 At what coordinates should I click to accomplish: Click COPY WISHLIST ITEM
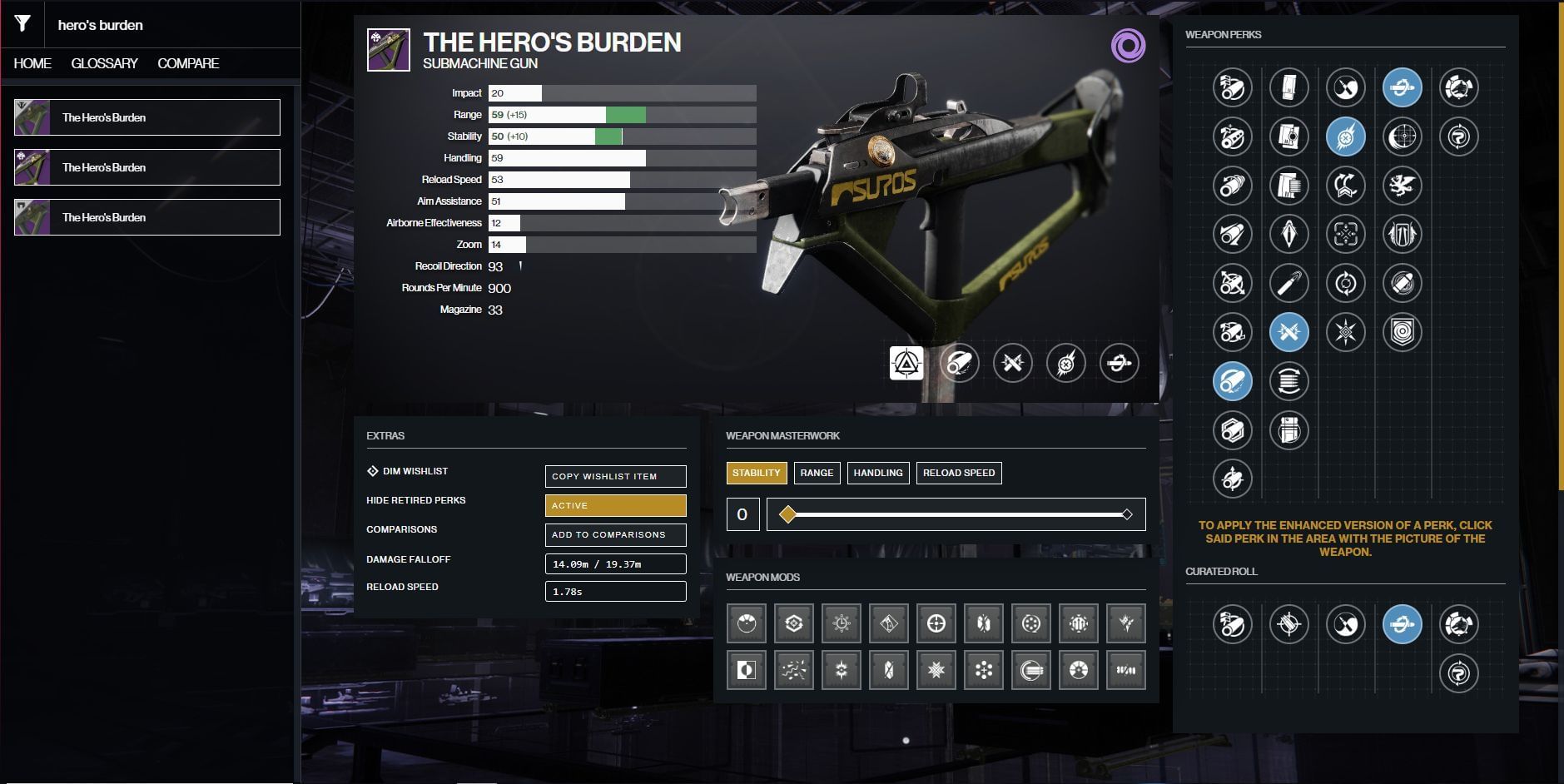(615, 476)
